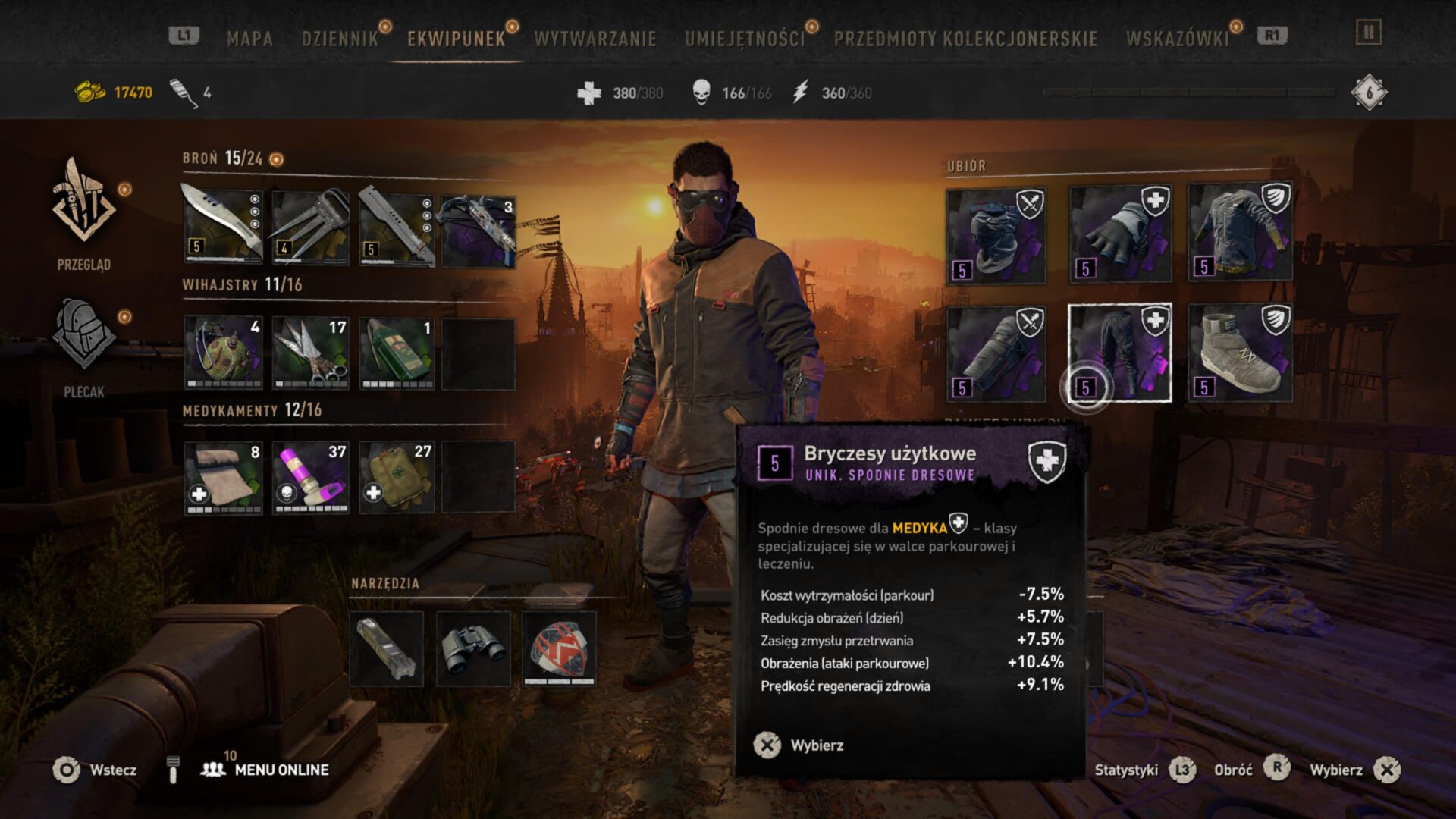Viewport: 1456px width, 819px height.
Task: Go to the Umiejętności tab
Action: click(744, 39)
